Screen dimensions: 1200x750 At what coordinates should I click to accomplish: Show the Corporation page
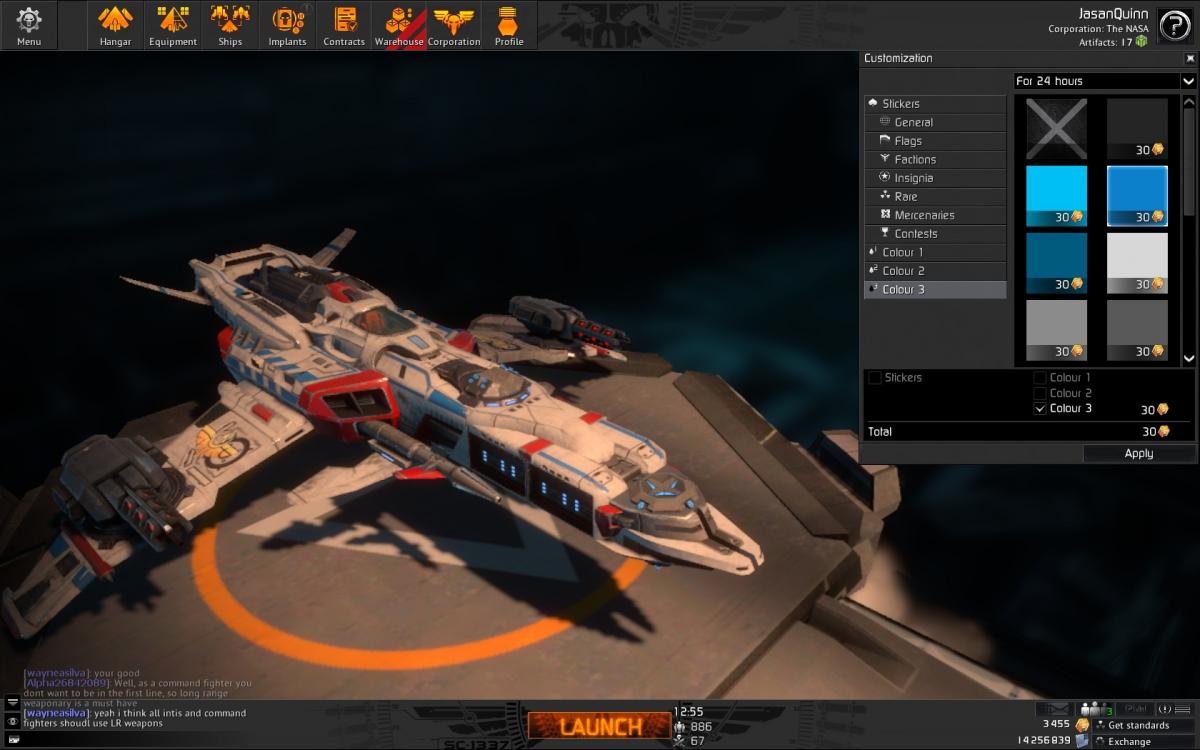[454, 25]
